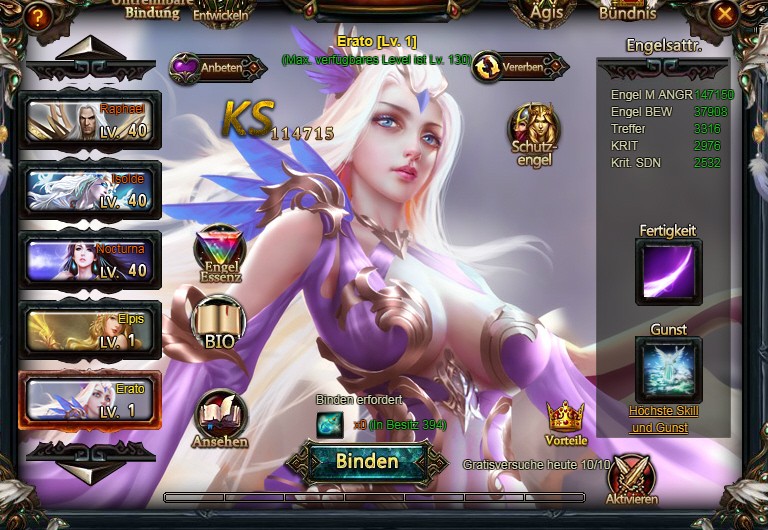Screen dimensions: 768x530
Task: Switch to the Entwickeln tab
Action: click(219, 14)
